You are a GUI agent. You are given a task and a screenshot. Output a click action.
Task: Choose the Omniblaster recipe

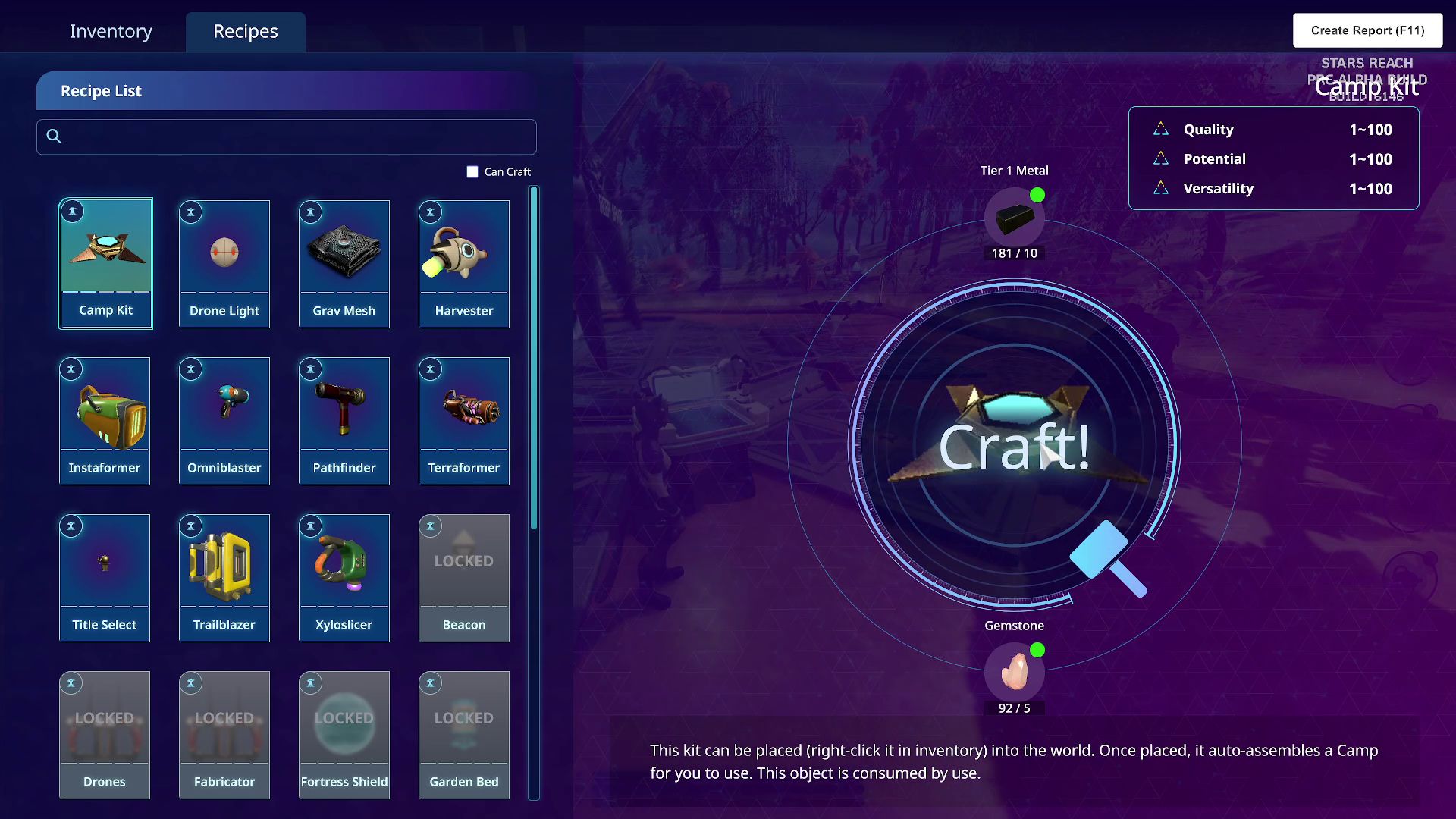point(224,420)
